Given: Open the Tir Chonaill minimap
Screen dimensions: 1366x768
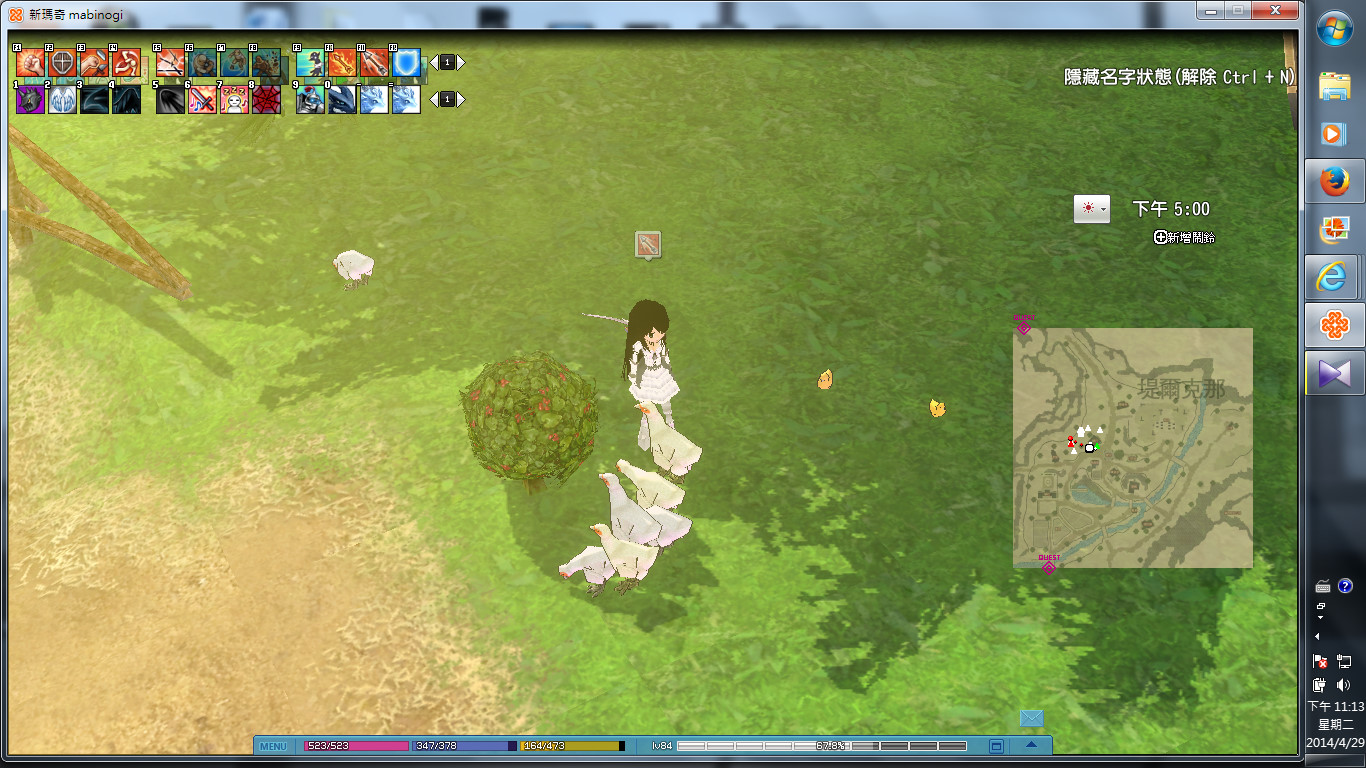Looking at the screenshot, I should (1132, 447).
